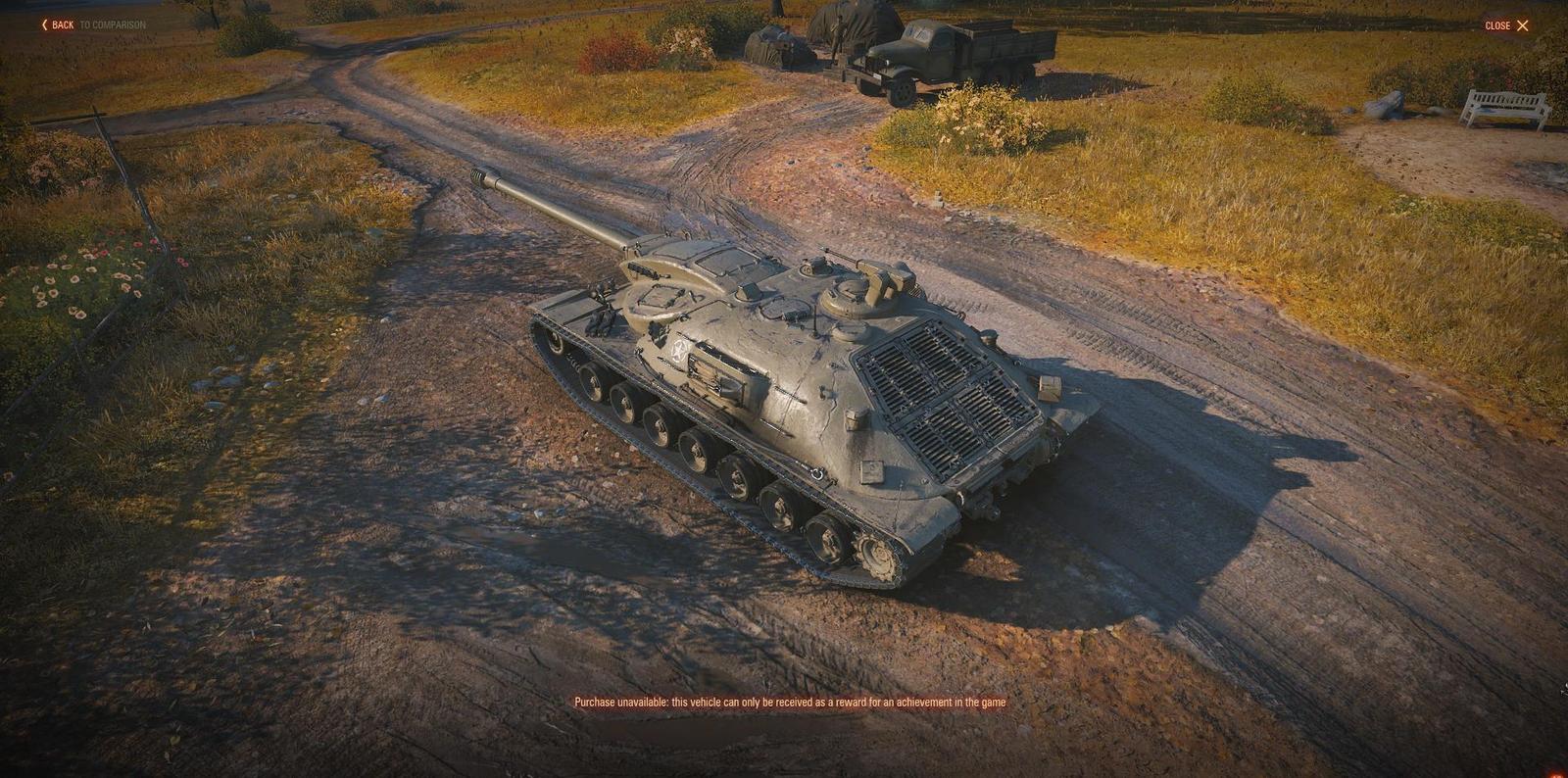Open TO COMPARISON from the top bar
Viewport: 1568px width, 778px height.
(112, 24)
